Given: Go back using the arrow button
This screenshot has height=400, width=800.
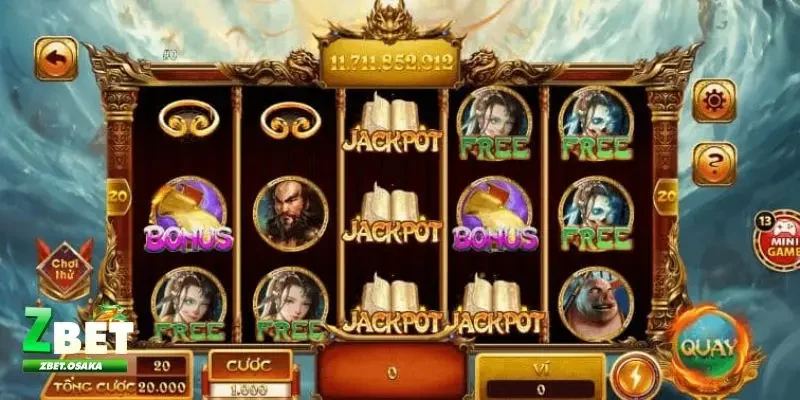Looking at the screenshot, I should 56,59.
